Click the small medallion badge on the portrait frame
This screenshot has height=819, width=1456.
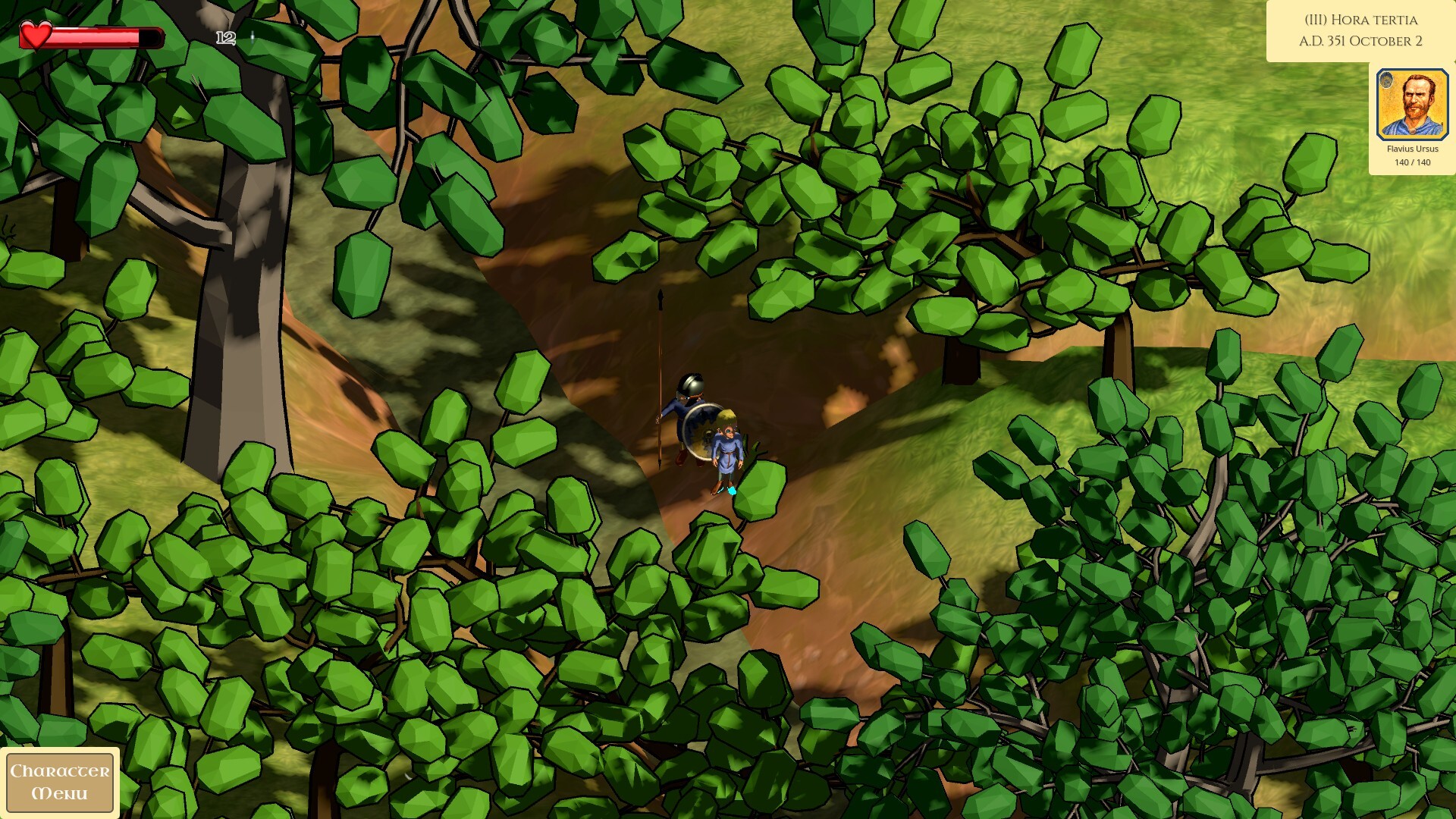click(1386, 80)
